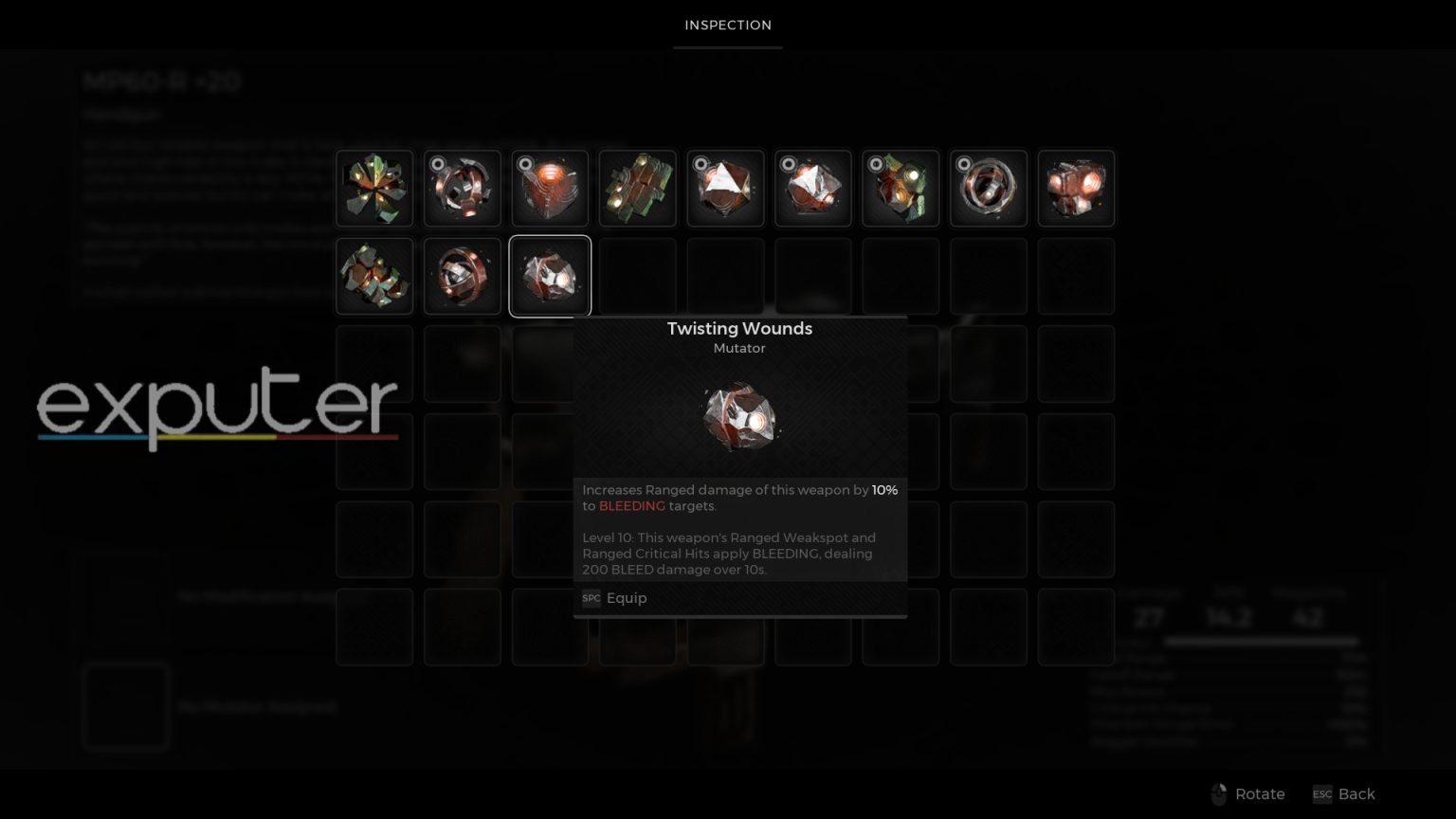This screenshot has width=1456, height=819.
Task: Select the red swirl mutator in the second slot
Action: click(x=463, y=188)
